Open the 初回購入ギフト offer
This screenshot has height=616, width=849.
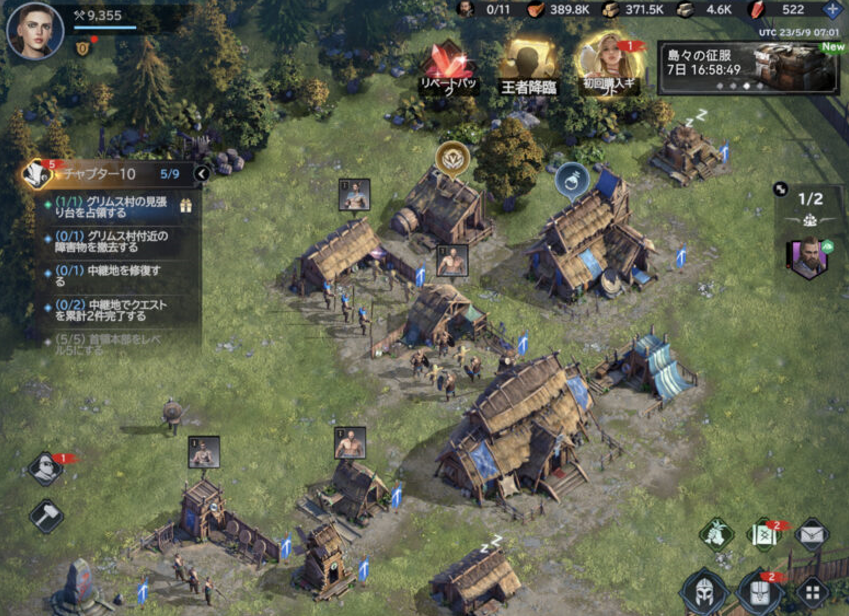click(609, 62)
